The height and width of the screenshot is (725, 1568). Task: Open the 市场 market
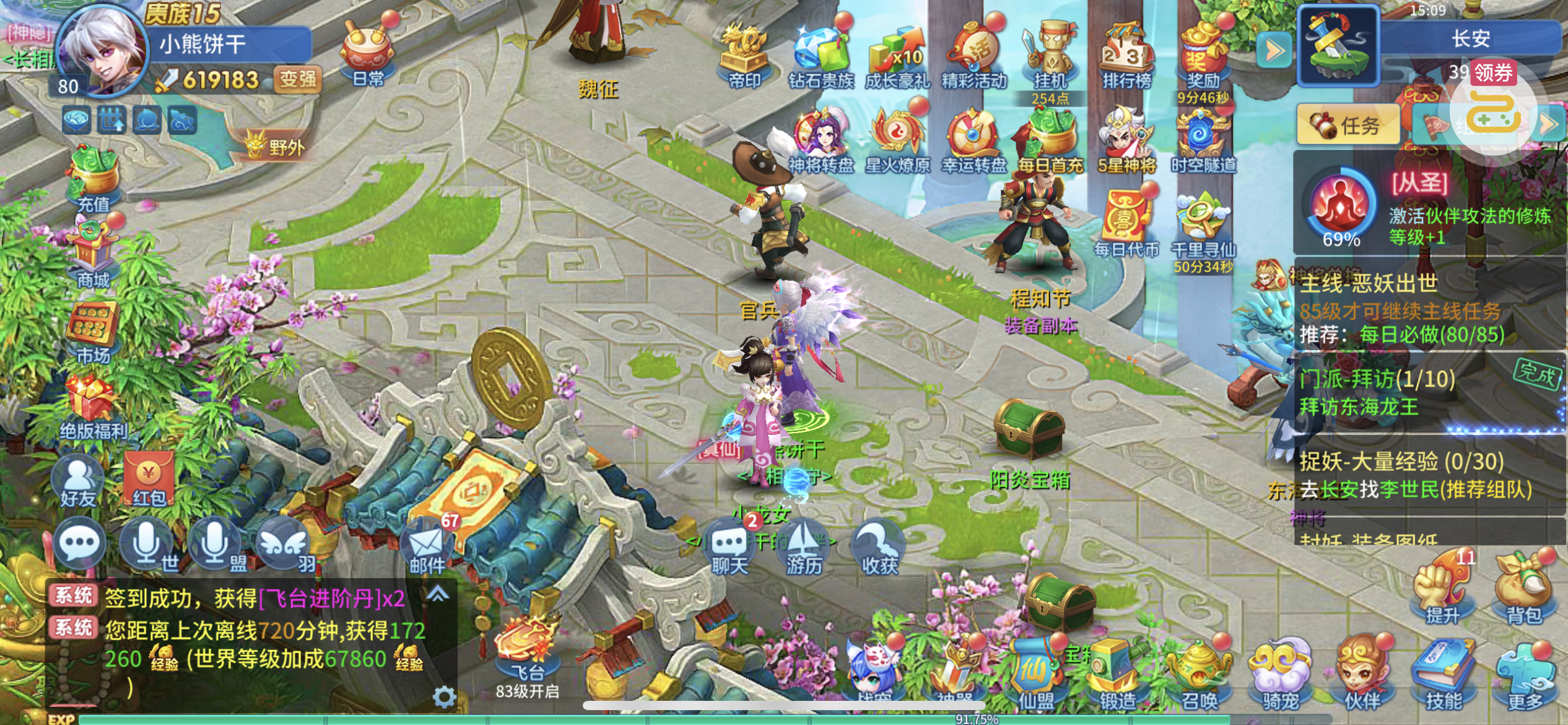(93, 332)
